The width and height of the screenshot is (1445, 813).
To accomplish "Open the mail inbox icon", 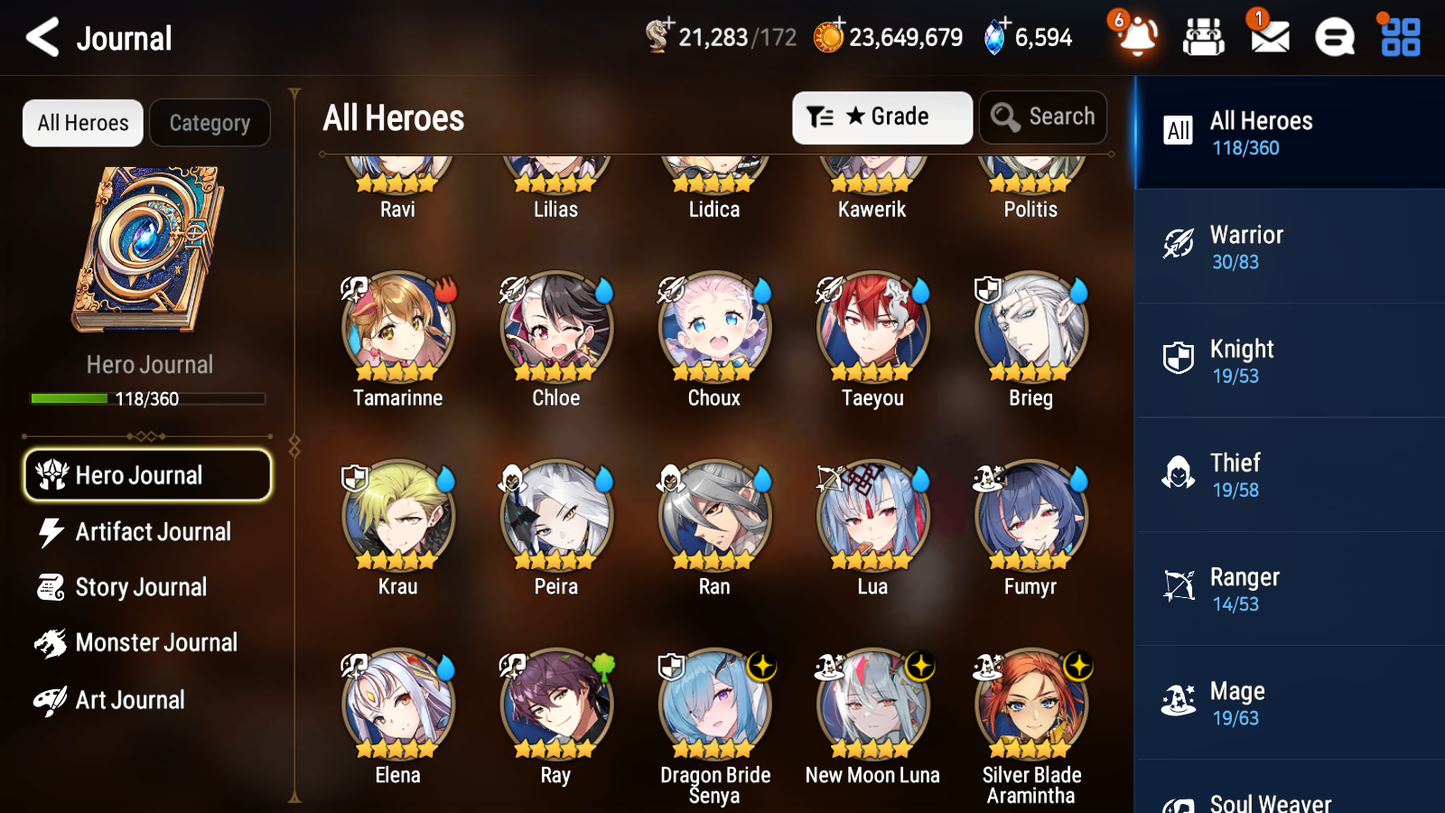I will pyautogui.click(x=1268, y=36).
